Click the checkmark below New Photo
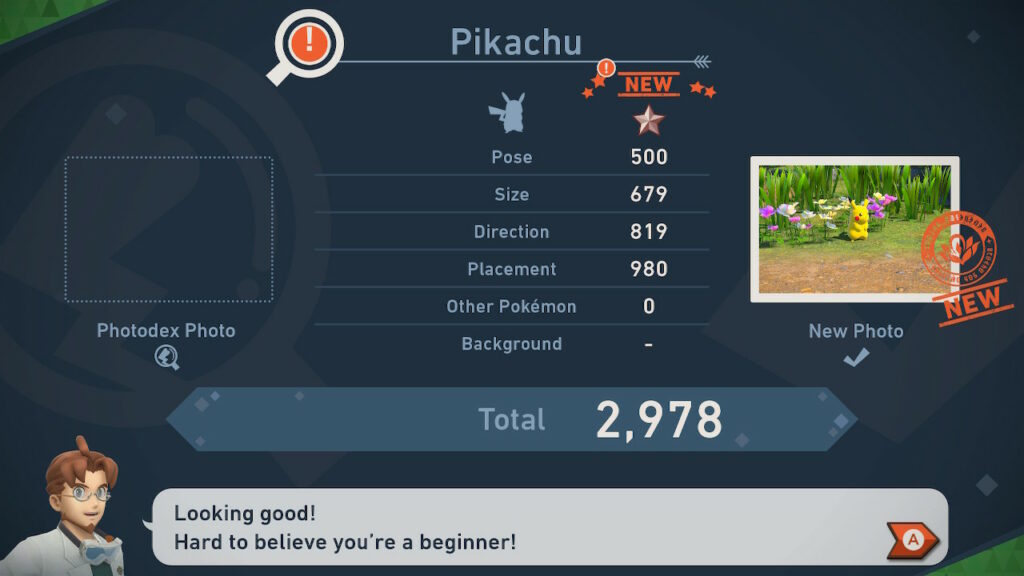The height and width of the screenshot is (576, 1024). pos(855,358)
